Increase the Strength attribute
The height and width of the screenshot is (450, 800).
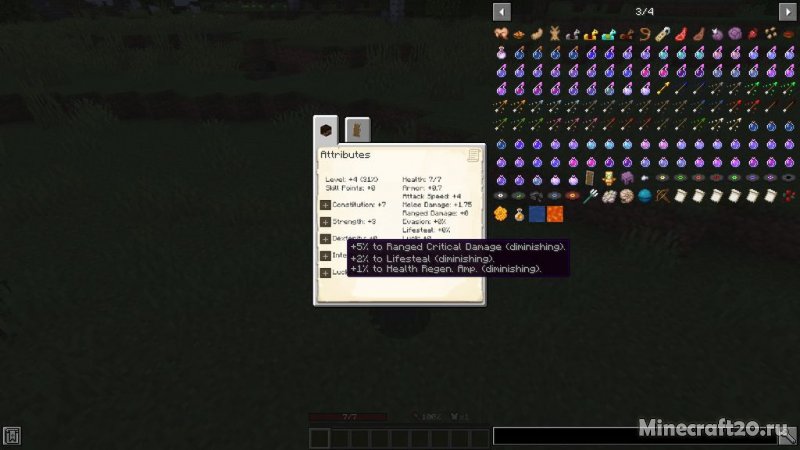(325, 221)
